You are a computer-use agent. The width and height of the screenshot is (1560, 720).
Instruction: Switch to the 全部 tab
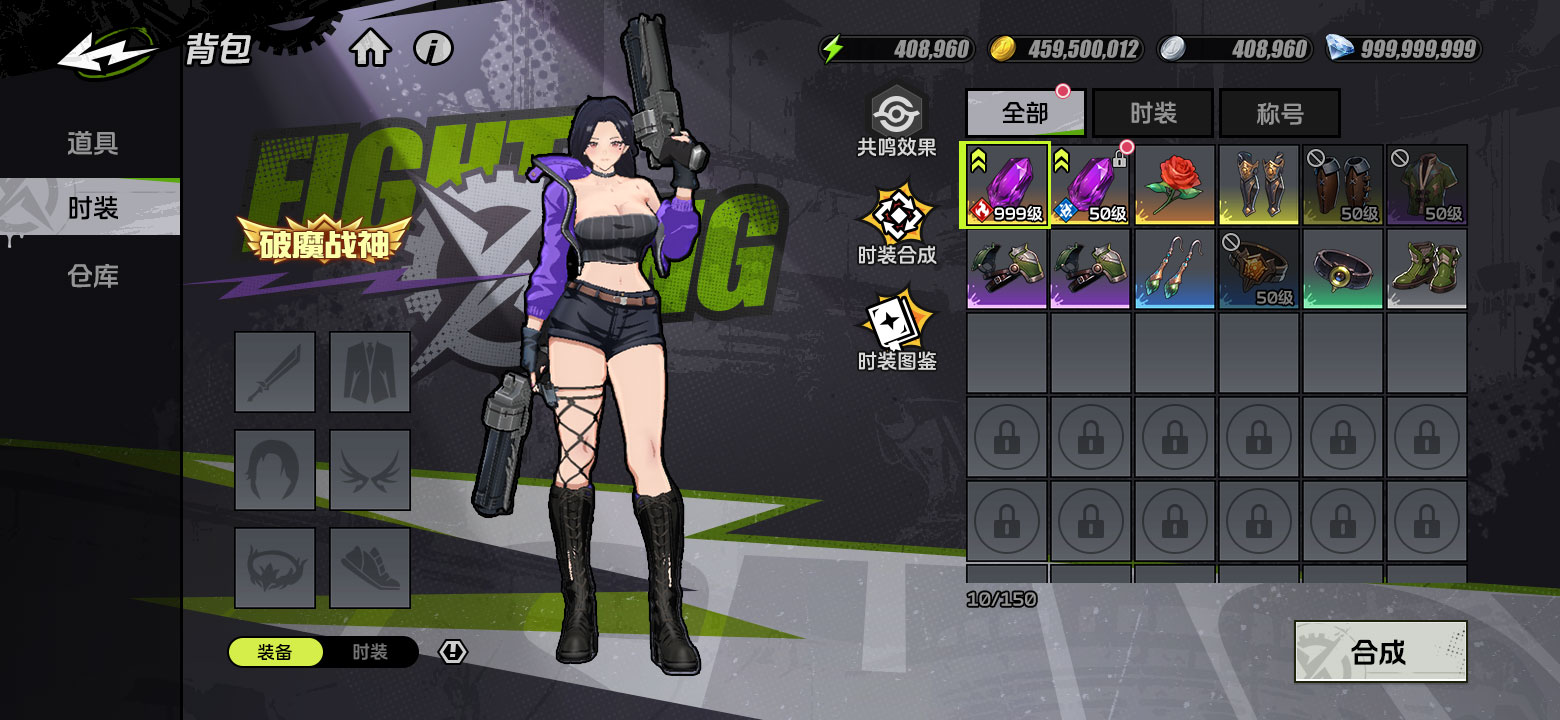pyautogui.click(x=1025, y=113)
